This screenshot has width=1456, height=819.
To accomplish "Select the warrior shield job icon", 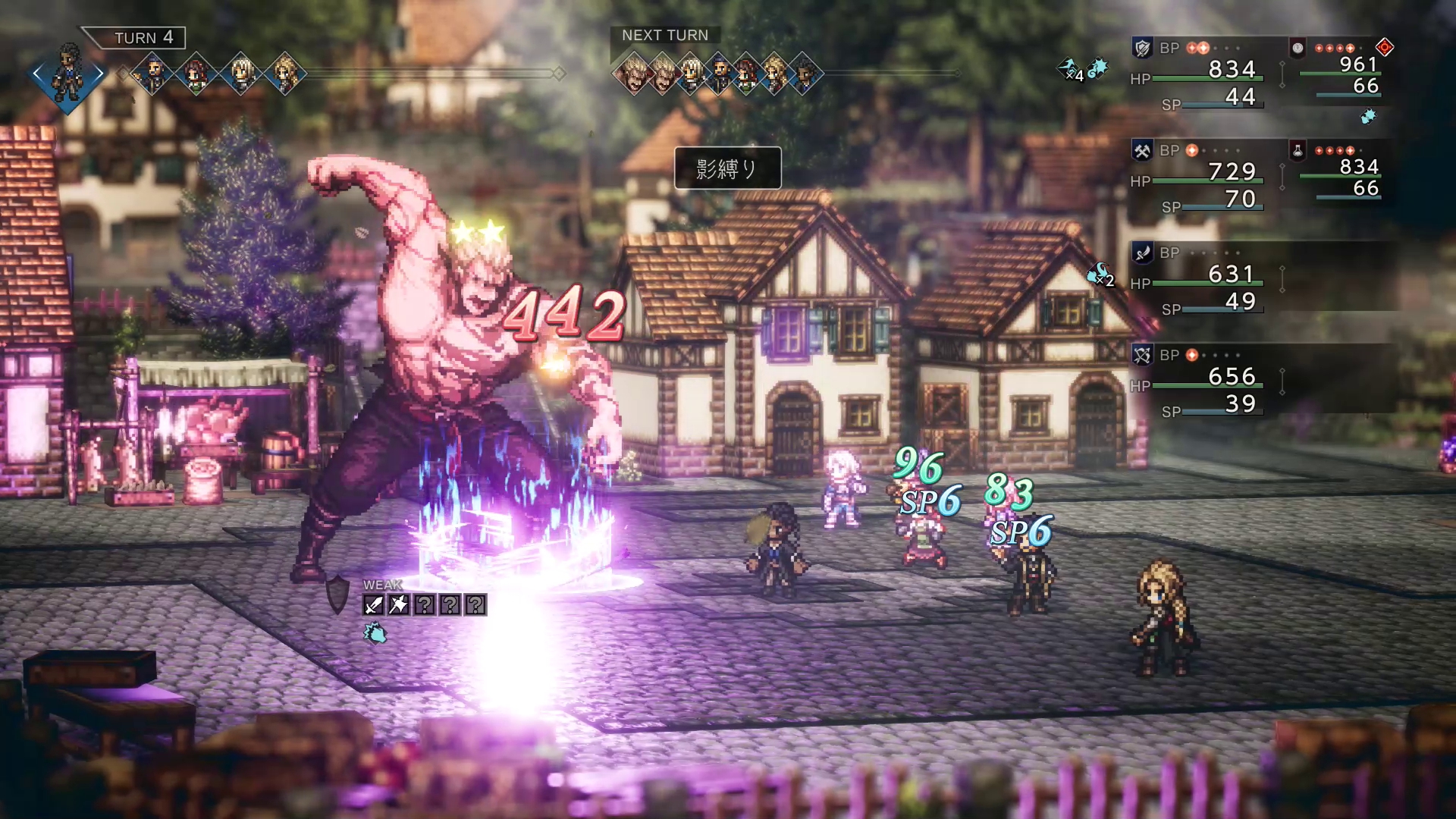I will pos(1142,49).
